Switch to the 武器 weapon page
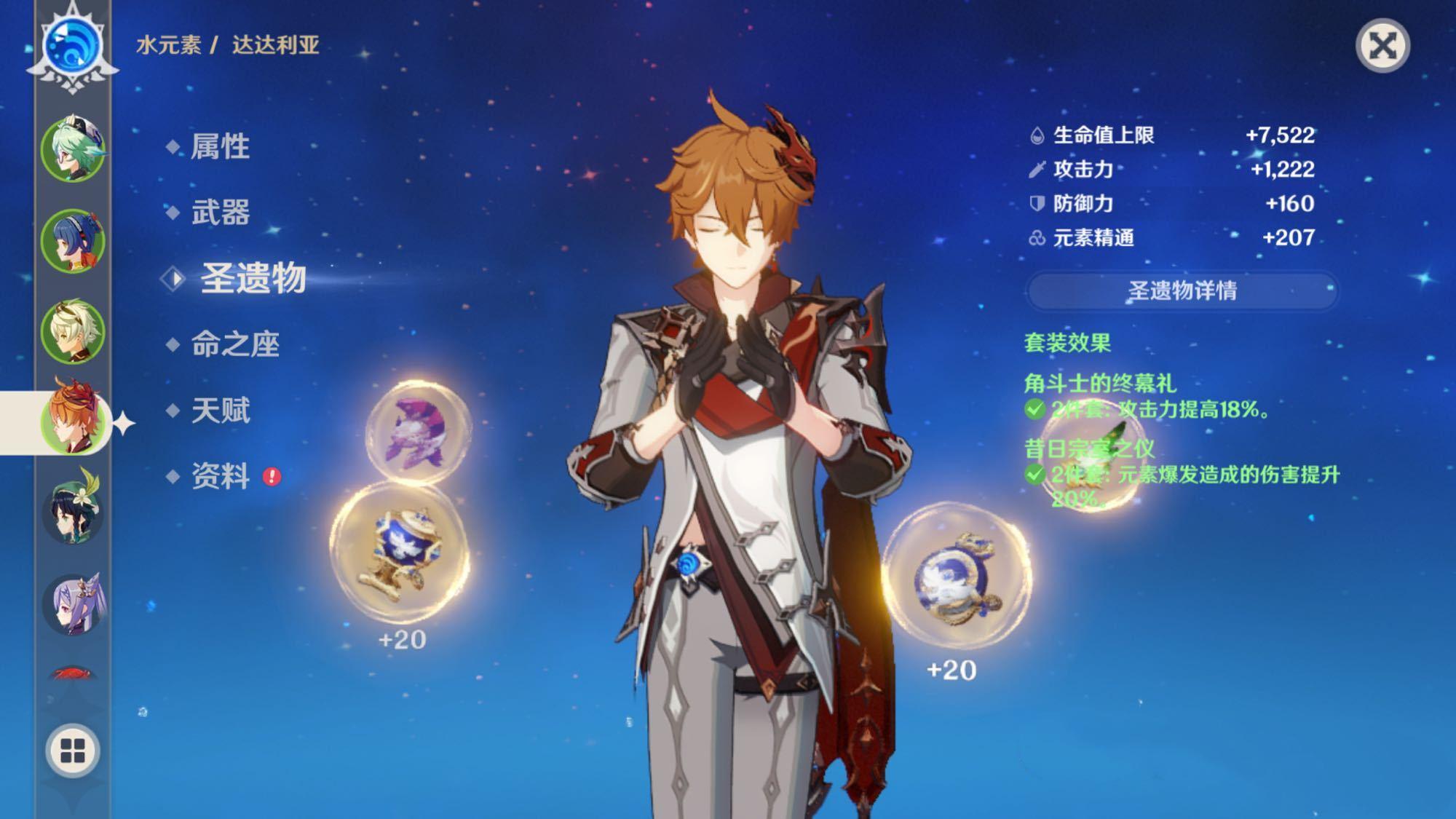 [220, 213]
